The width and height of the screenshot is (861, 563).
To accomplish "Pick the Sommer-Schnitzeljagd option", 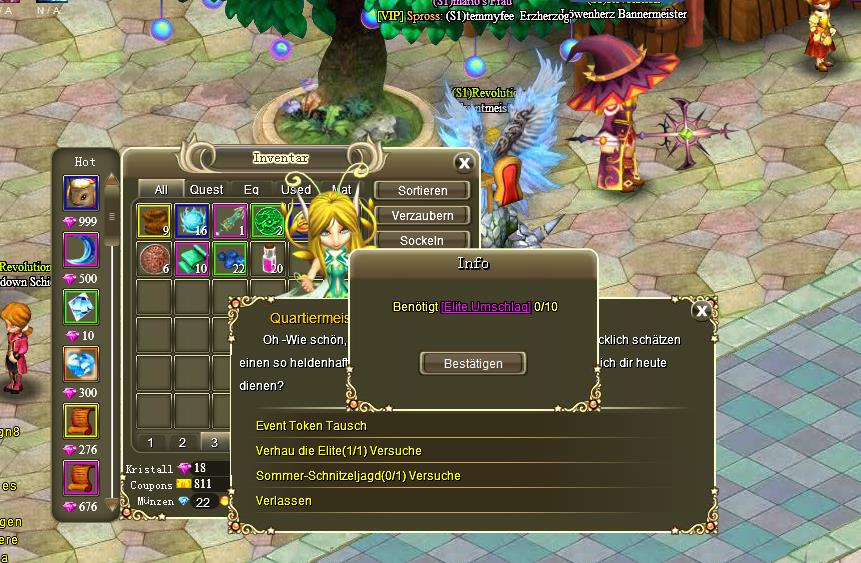I will [358, 476].
